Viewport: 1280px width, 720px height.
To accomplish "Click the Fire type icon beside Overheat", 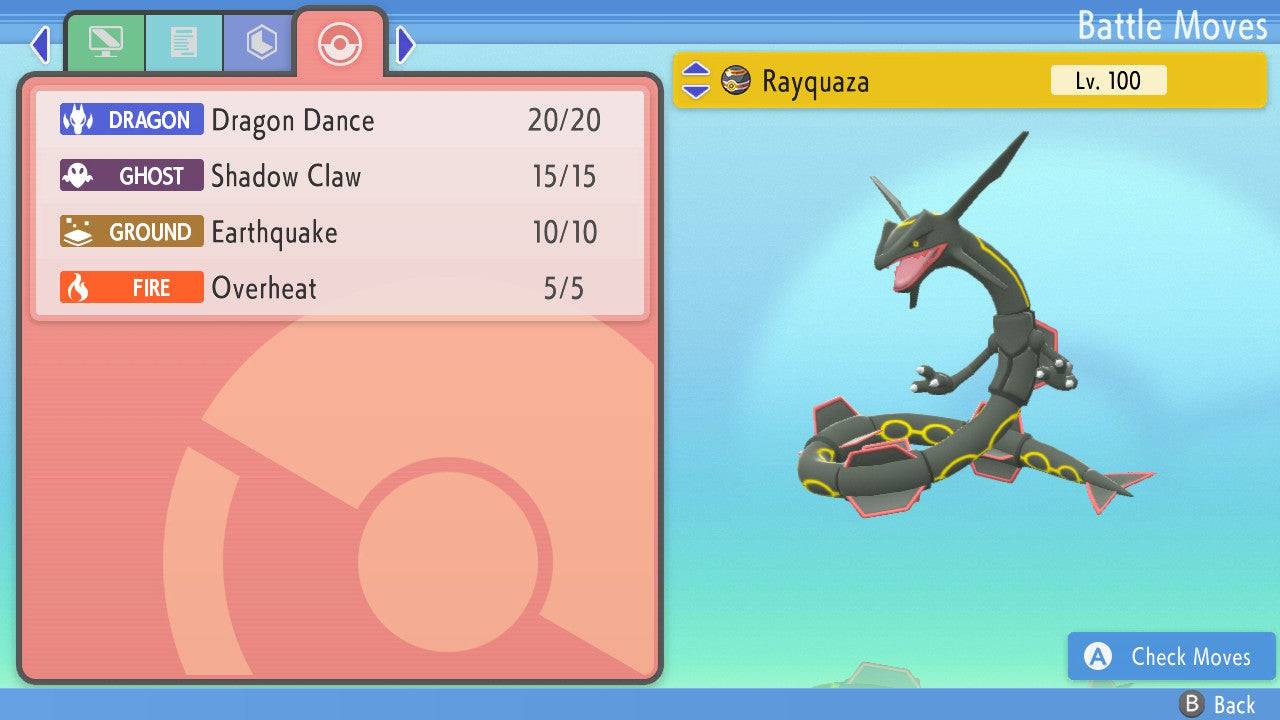I will [x=75, y=287].
